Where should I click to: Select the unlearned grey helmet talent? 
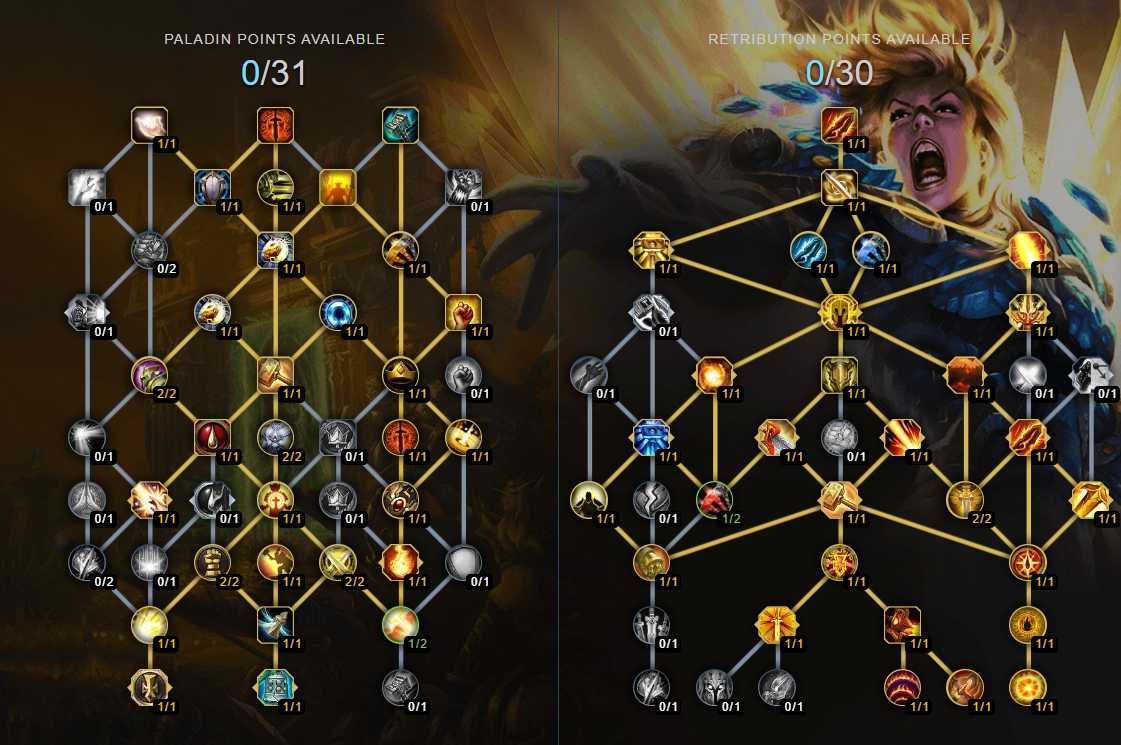pos(714,686)
